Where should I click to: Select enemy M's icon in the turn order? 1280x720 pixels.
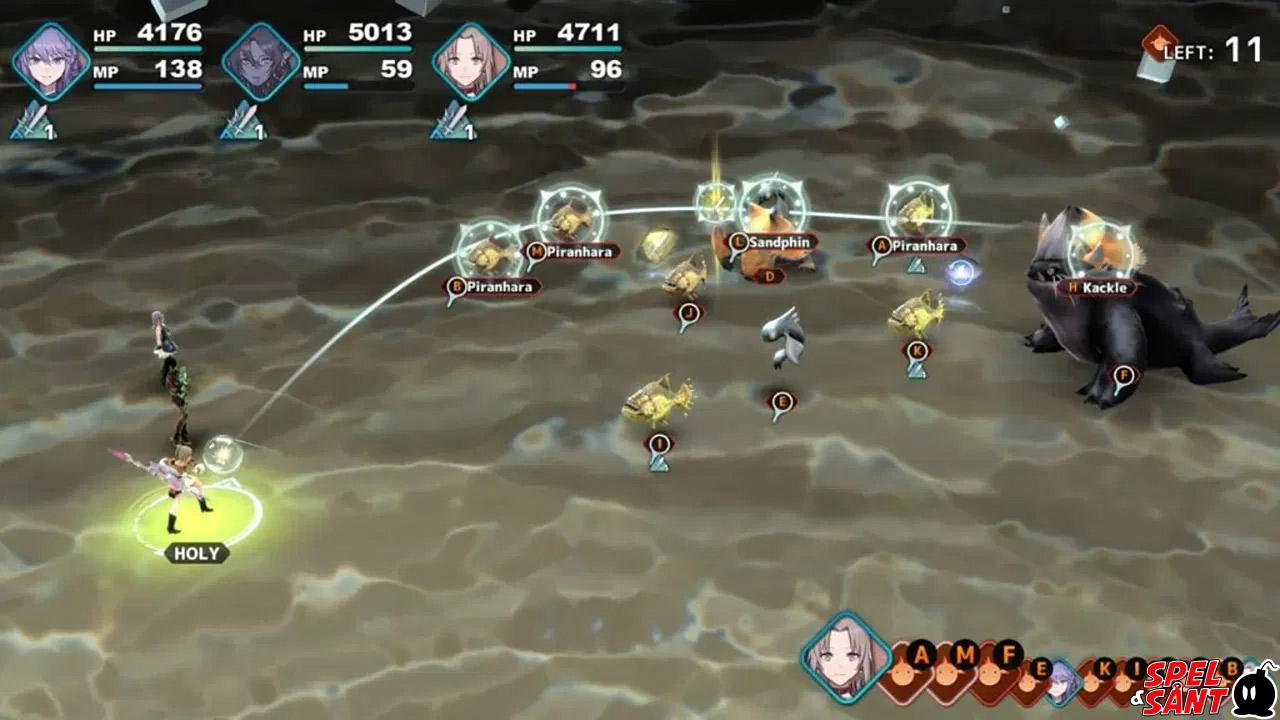(x=965, y=658)
